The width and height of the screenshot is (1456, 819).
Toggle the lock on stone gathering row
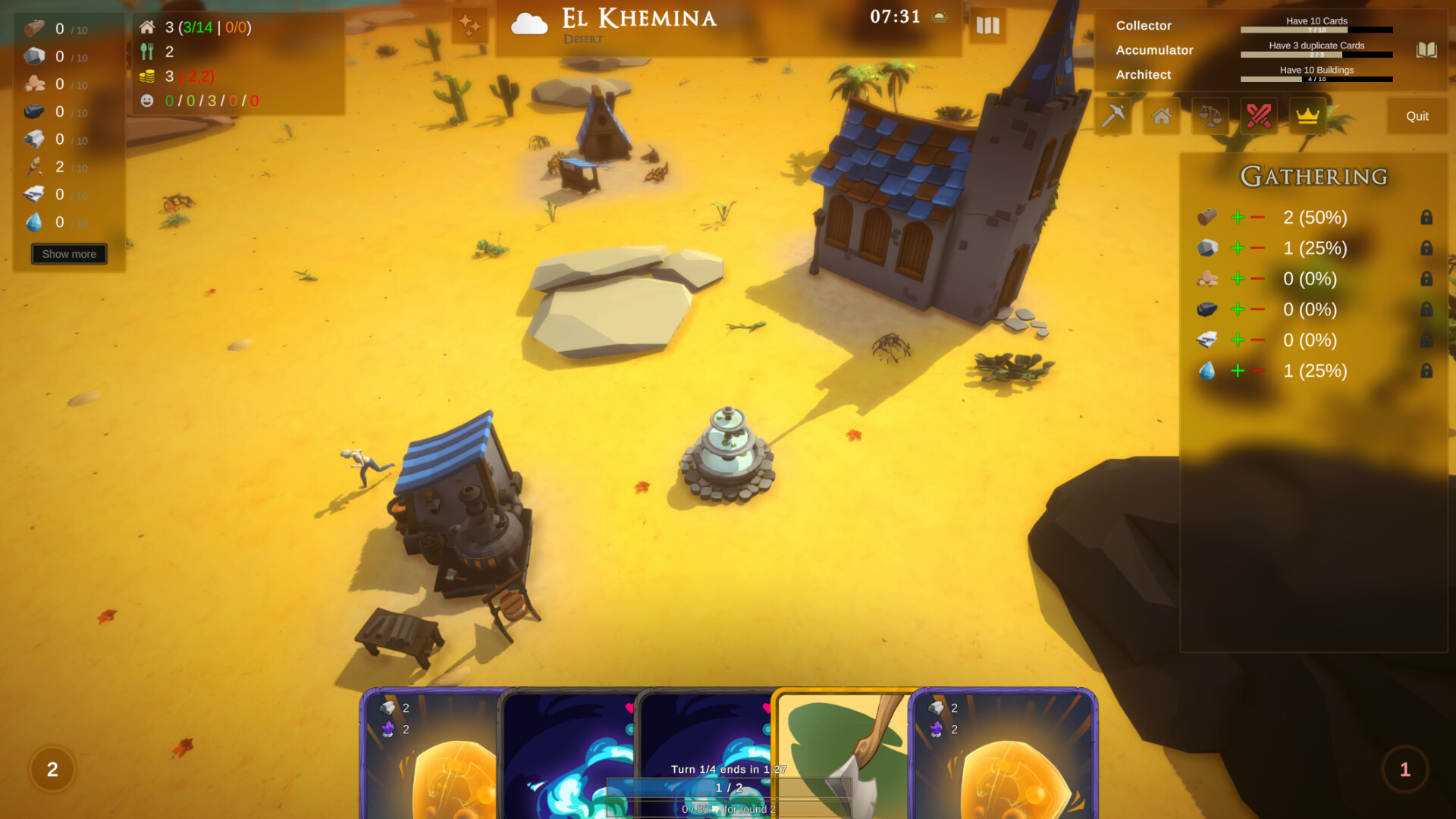(x=1426, y=248)
